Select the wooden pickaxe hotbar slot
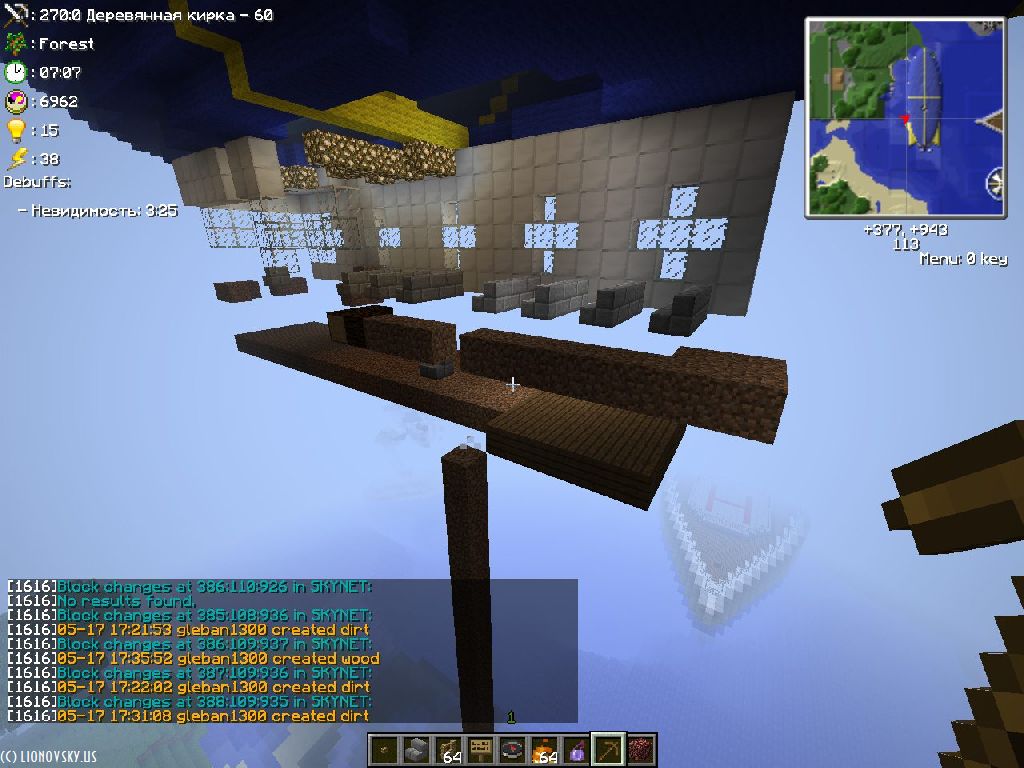The width and height of the screenshot is (1024, 768). tap(607, 750)
